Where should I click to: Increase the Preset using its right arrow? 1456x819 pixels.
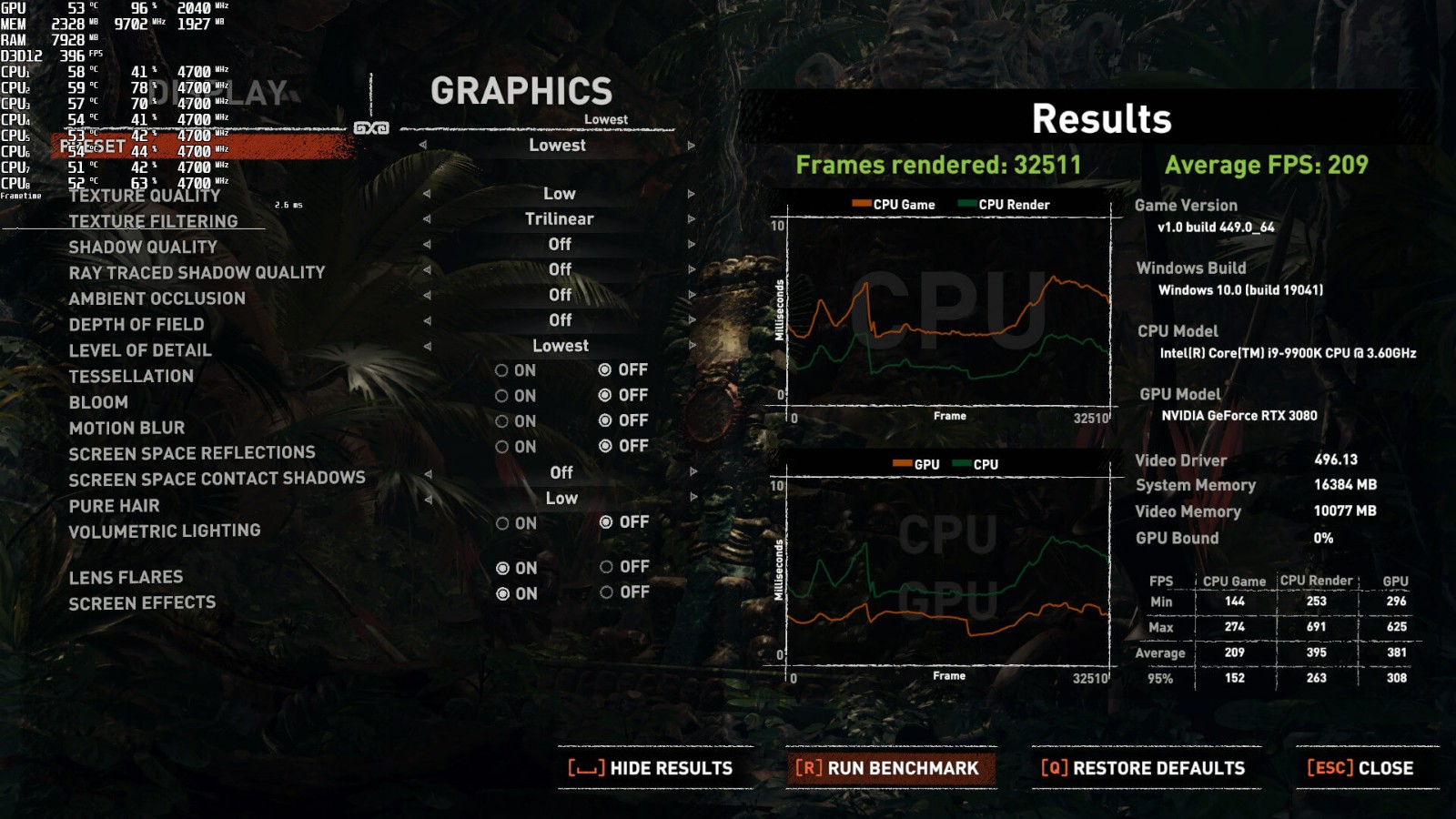coord(692,146)
